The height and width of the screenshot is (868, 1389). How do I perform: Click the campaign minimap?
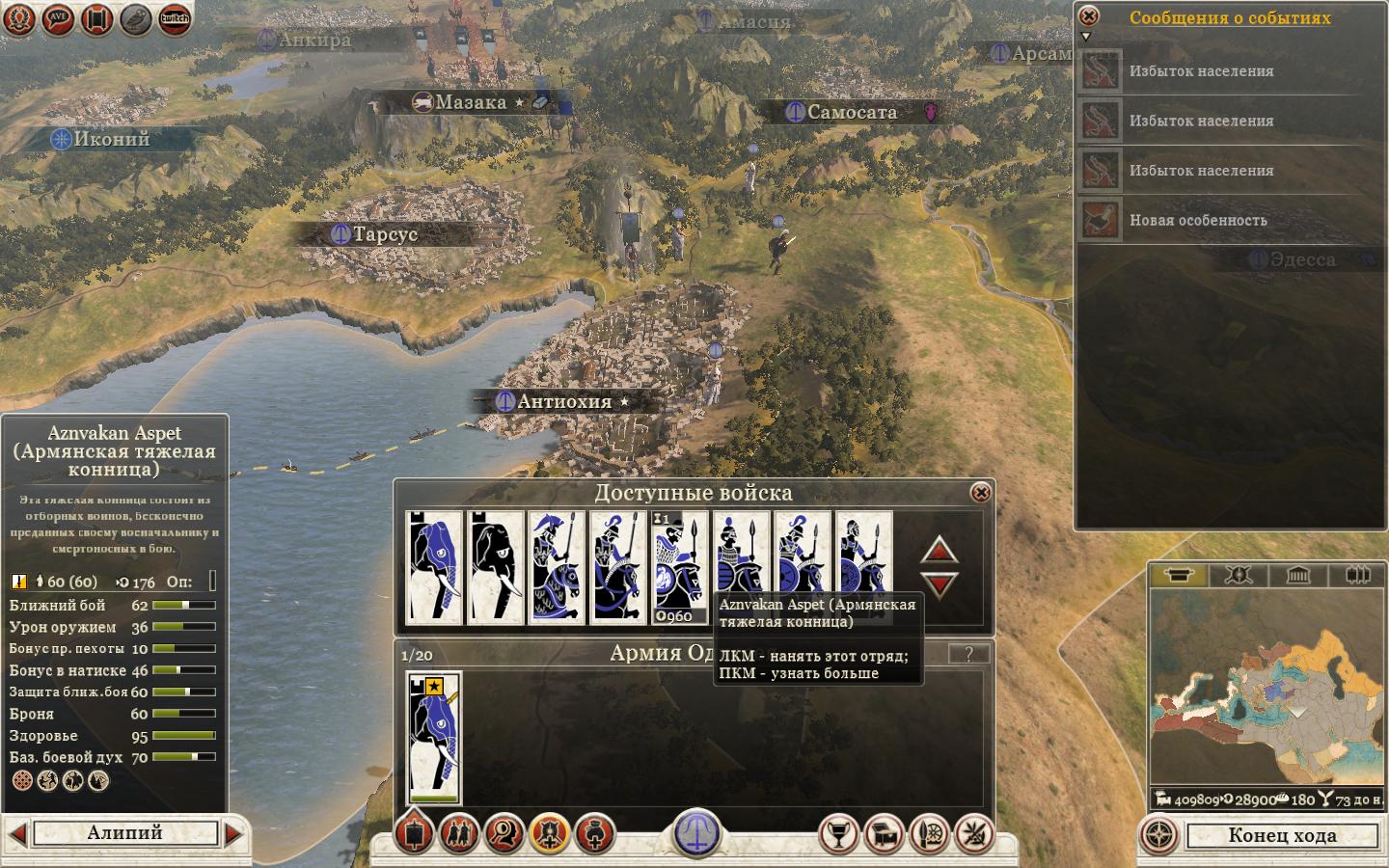point(1266,690)
